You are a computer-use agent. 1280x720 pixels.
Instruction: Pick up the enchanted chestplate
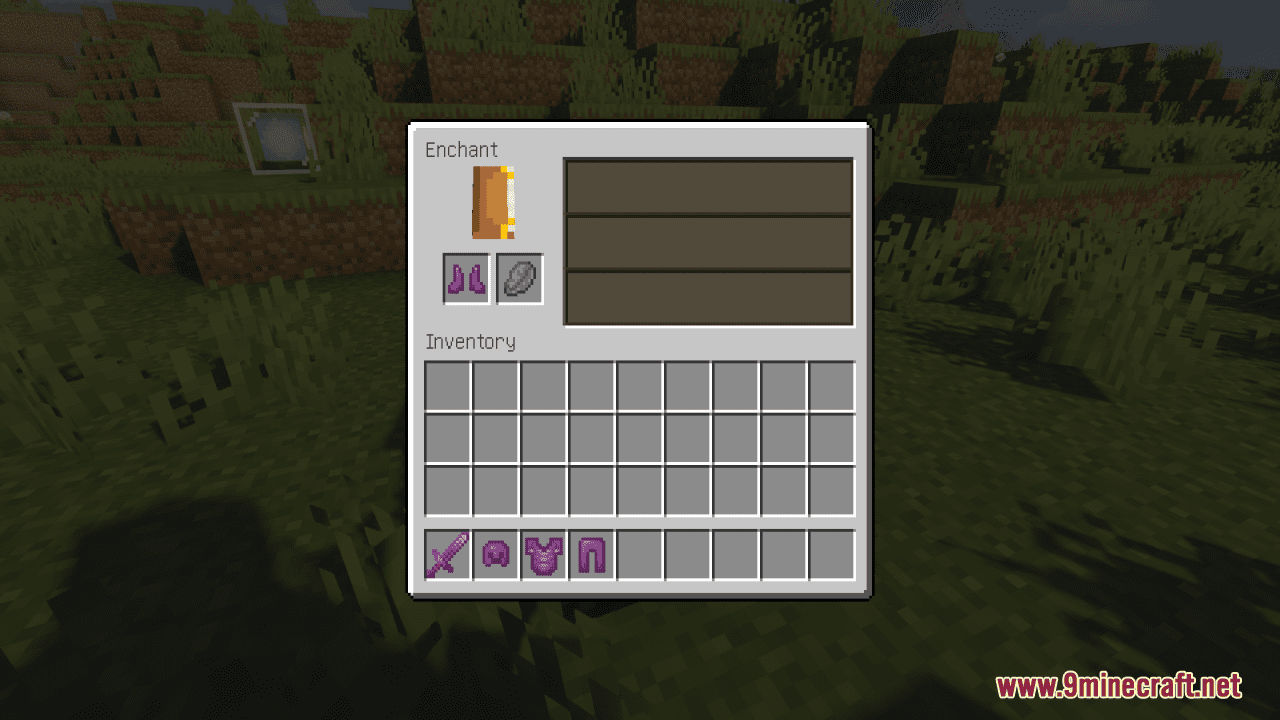(542, 554)
